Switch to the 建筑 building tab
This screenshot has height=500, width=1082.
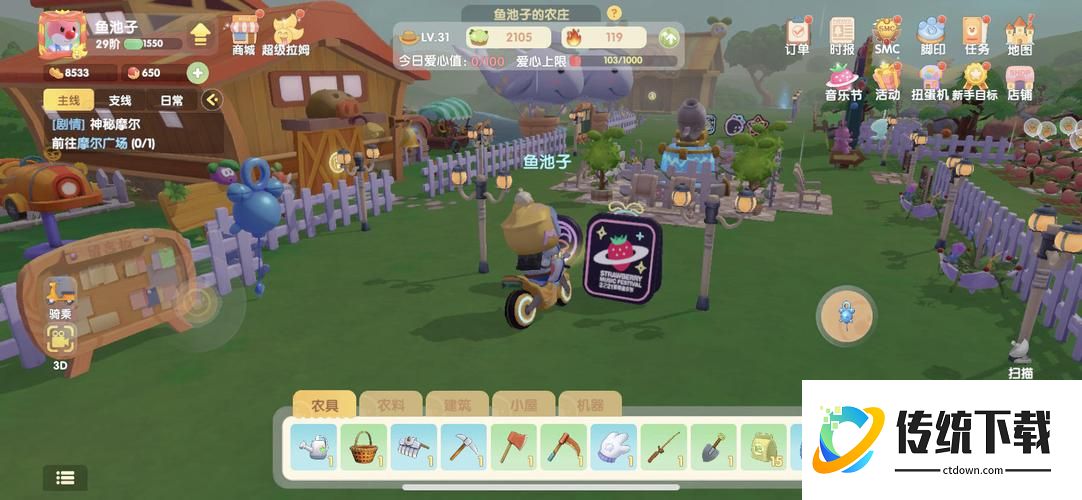click(x=456, y=405)
